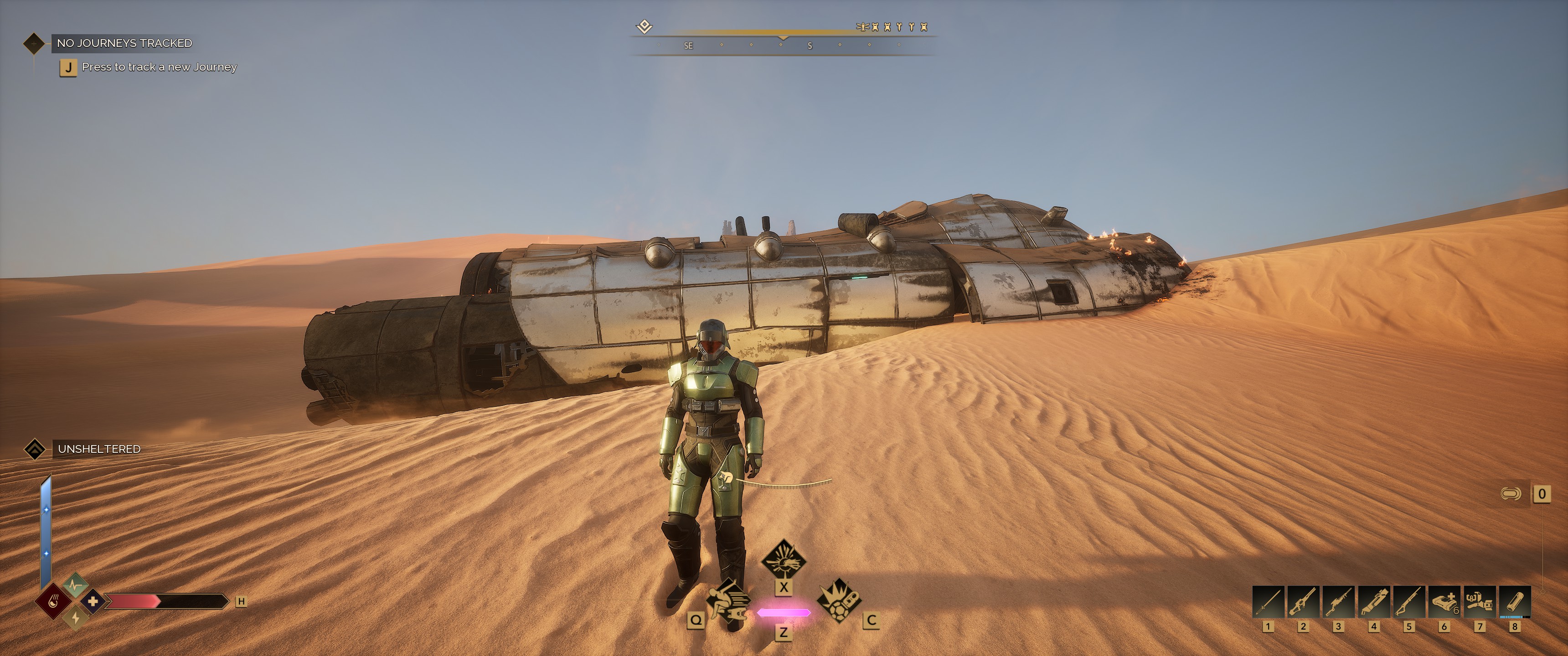
Task: Select the construction tool in slot 7
Action: pyautogui.click(x=1479, y=602)
